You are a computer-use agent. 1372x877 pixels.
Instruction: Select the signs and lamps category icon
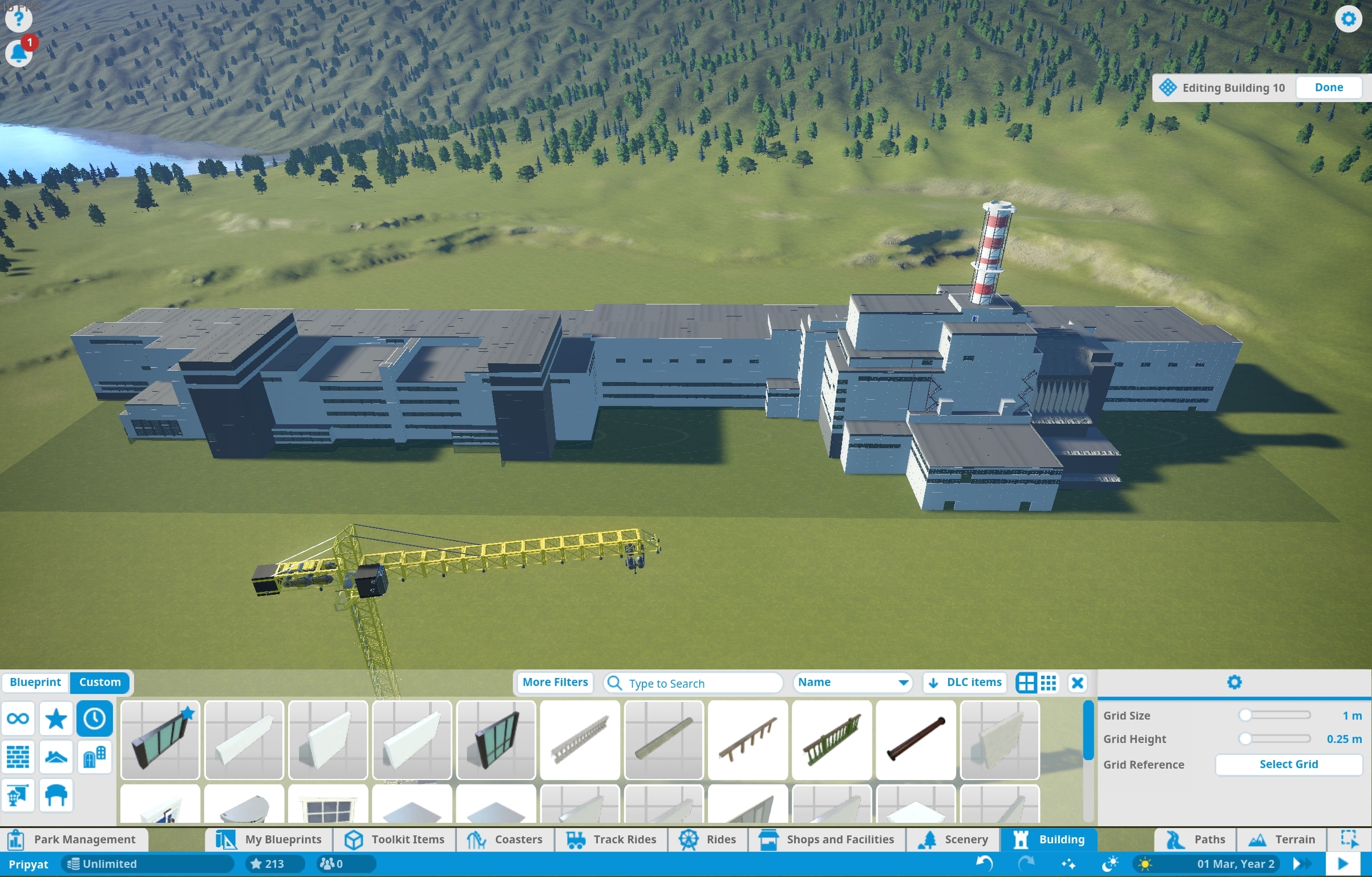(19, 795)
